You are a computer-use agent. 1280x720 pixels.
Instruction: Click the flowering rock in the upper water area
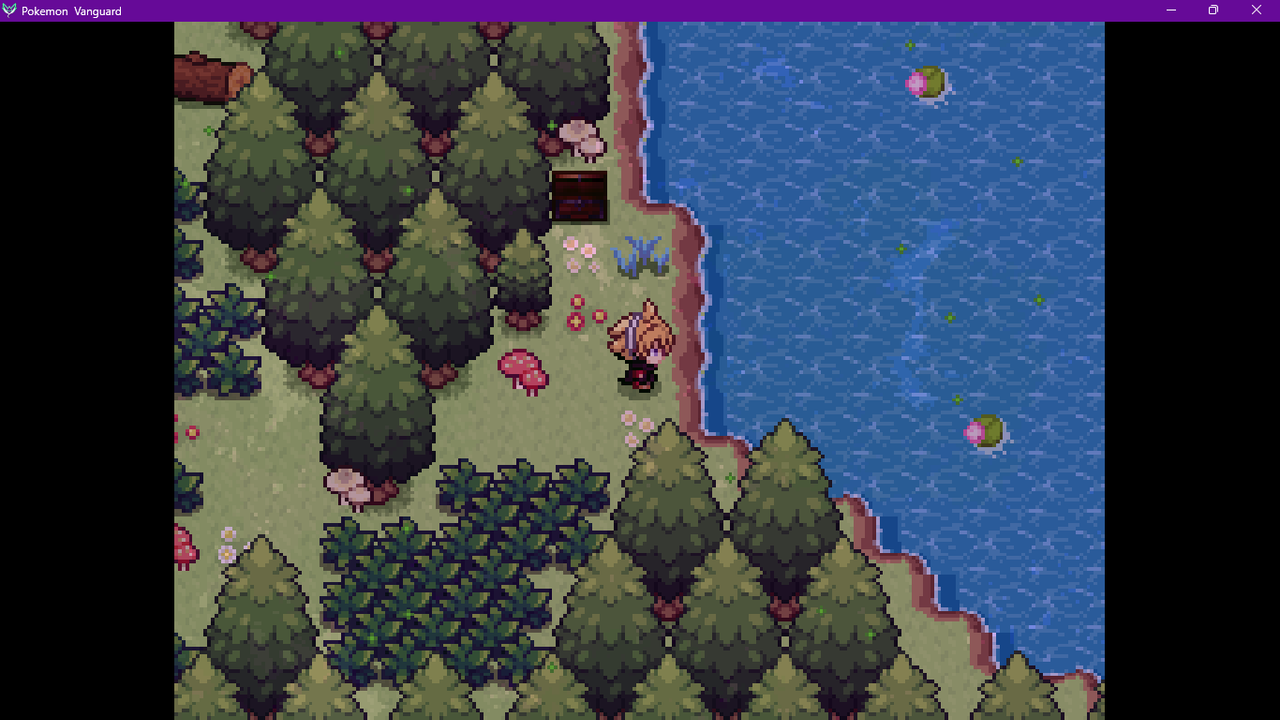pos(927,83)
